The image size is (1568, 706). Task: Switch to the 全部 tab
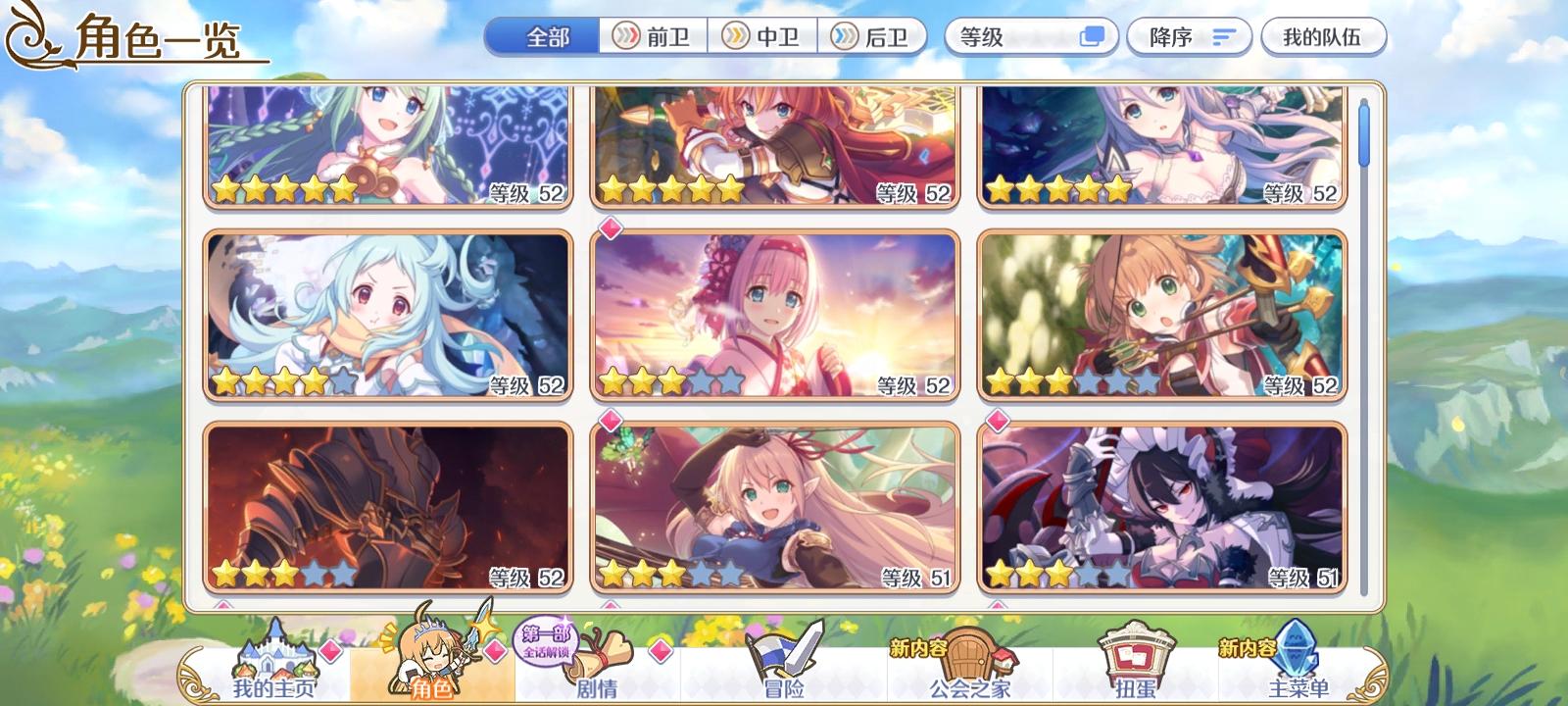tap(550, 35)
